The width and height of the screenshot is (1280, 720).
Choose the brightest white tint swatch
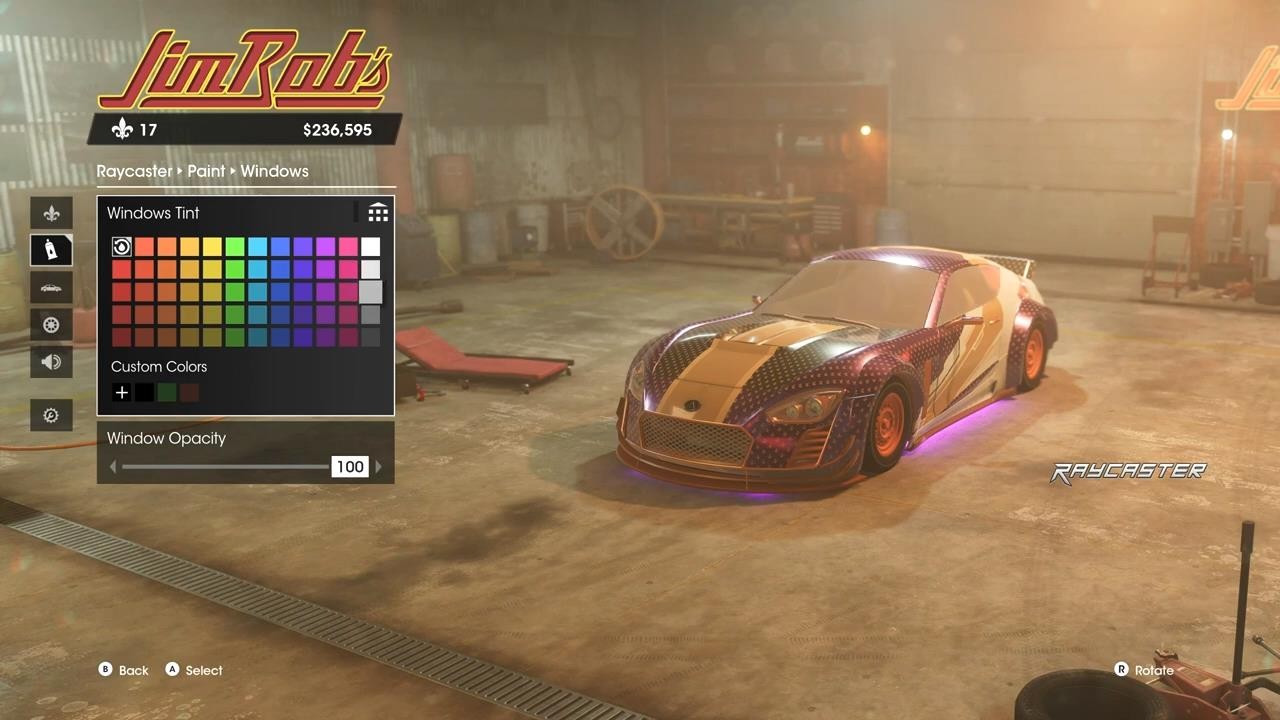point(370,247)
